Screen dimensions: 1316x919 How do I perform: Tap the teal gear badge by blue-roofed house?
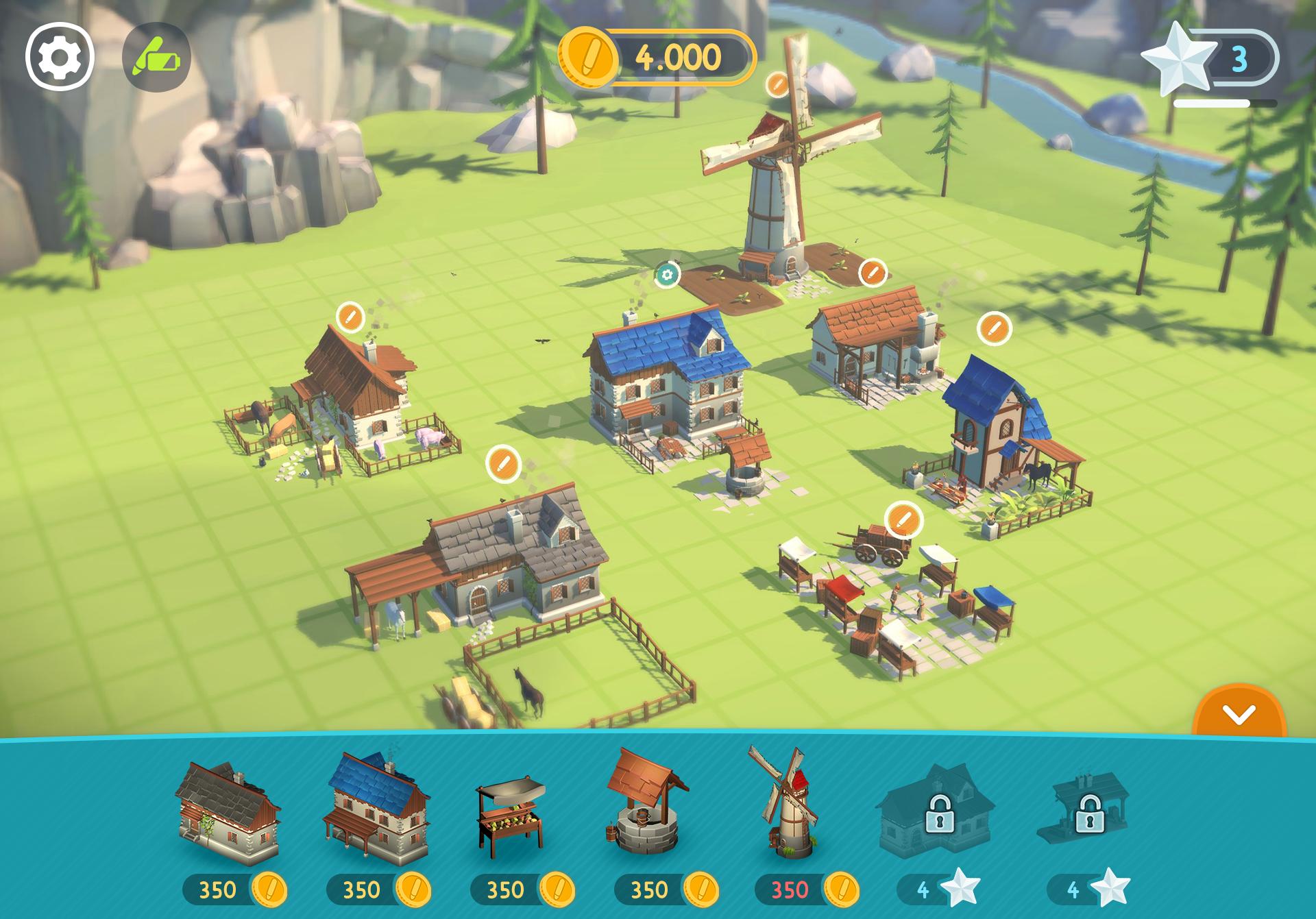point(667,275)
